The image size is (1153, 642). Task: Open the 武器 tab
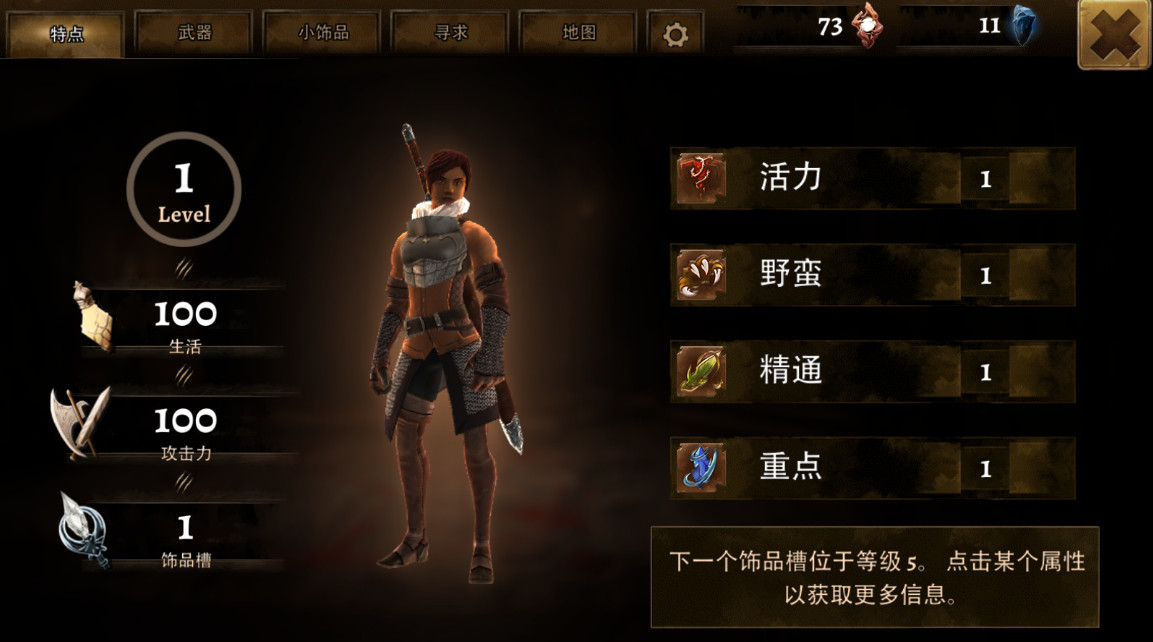coord(195,33)
